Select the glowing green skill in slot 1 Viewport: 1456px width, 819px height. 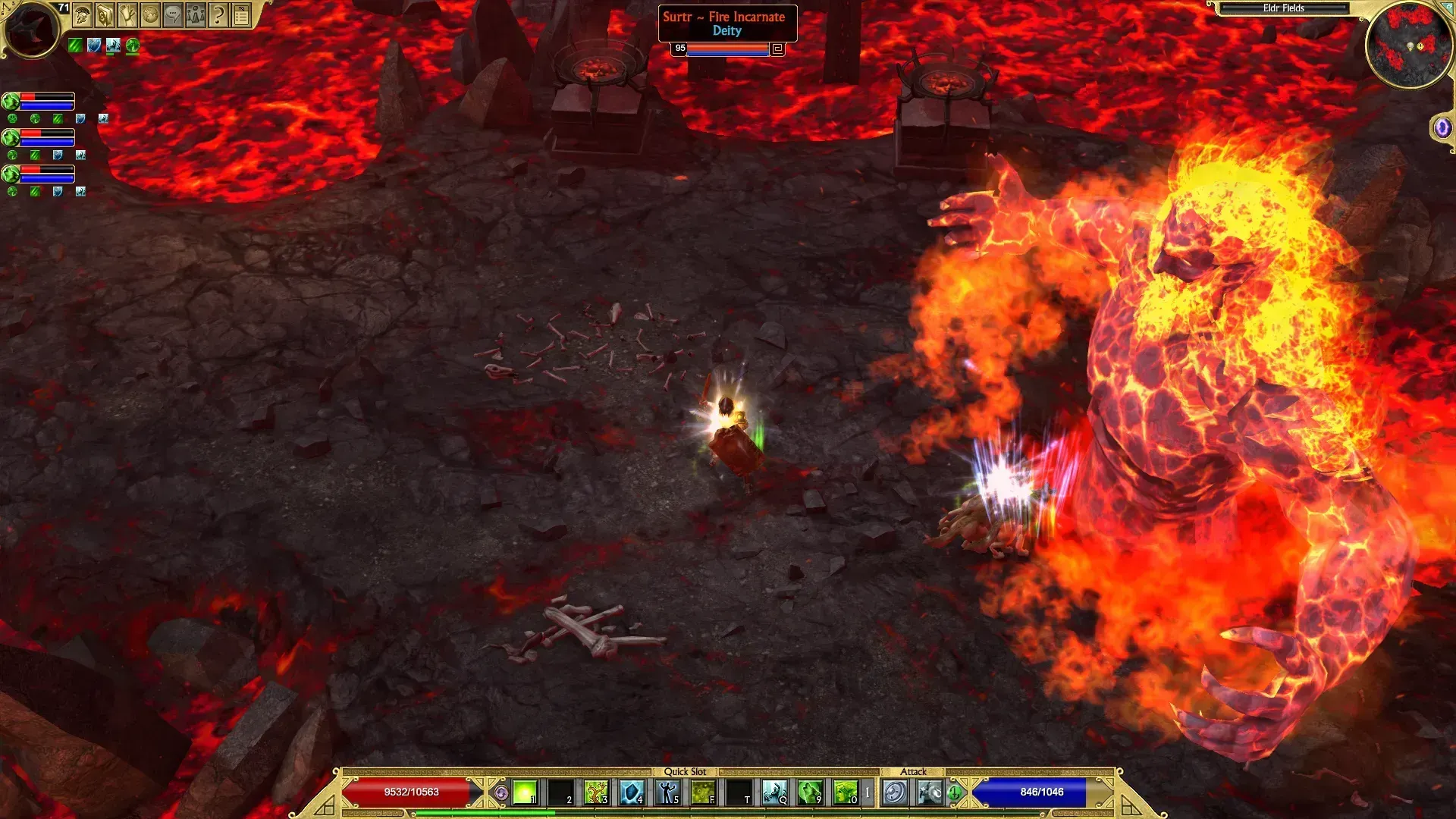(x=525, y=793)
